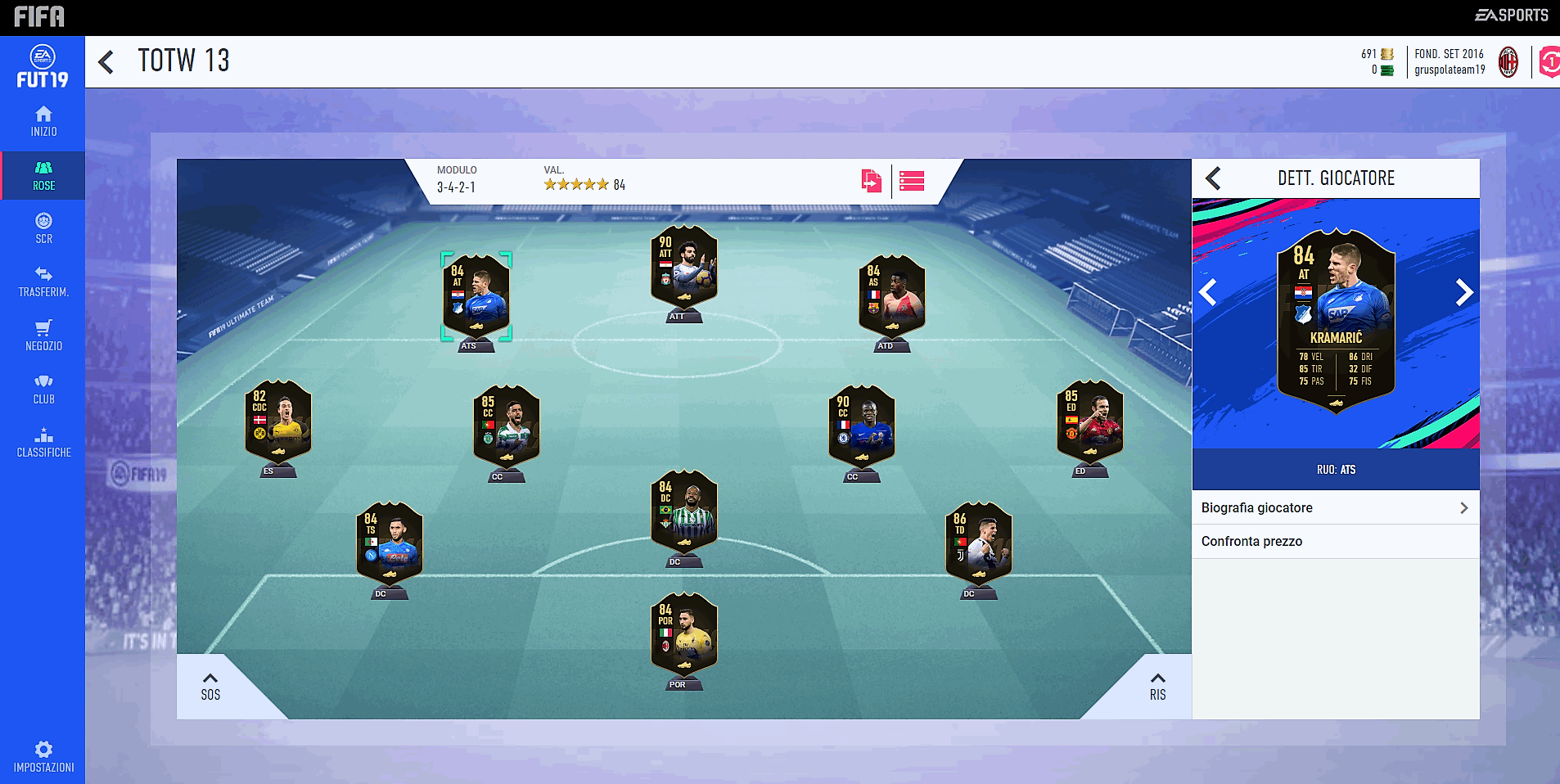Click the right arrow on Kramarić's card
1560x784 pixels.
point(1463,292)
